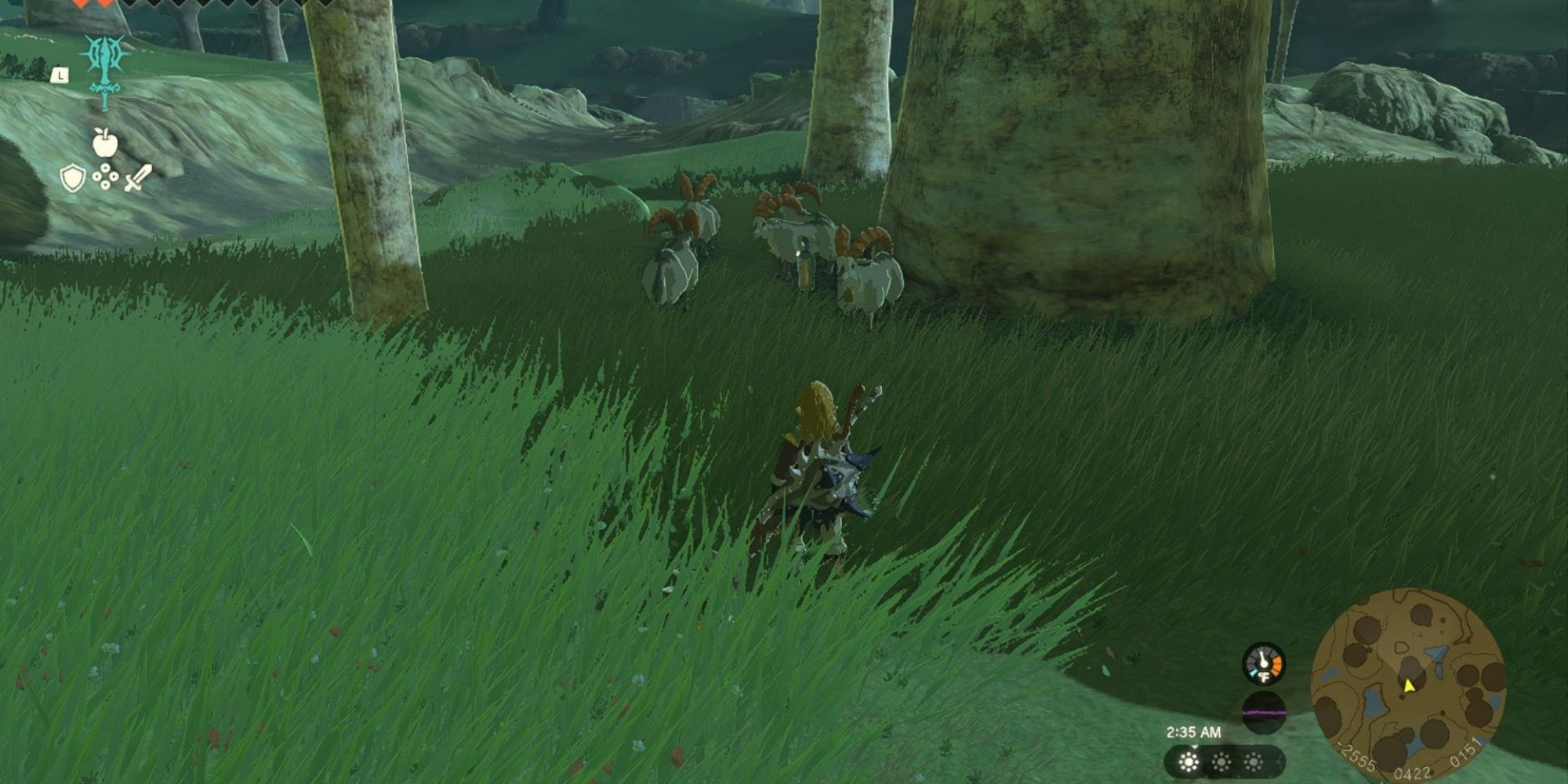1568x784 pixels.
Task: Click the apple food indicator icon
Action: coord(104,144)
